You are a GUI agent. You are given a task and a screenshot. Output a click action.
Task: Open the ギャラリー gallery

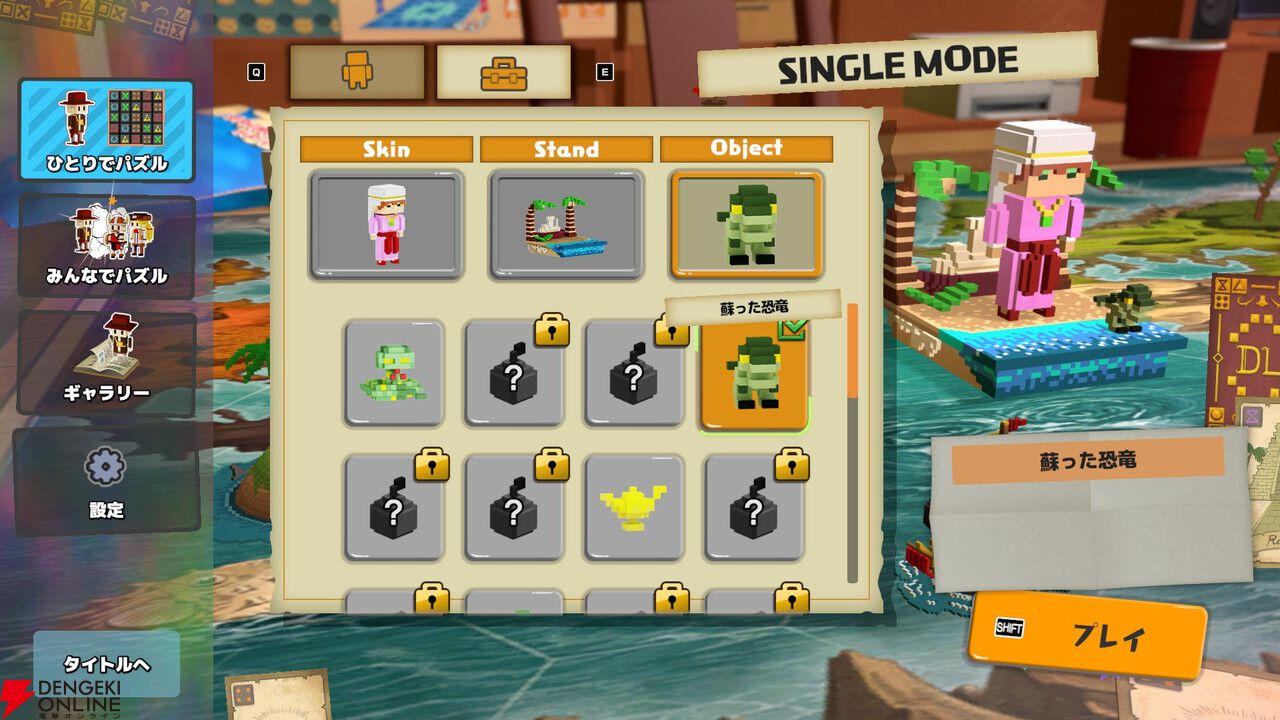pyautogui.click(x=106, y=362)
